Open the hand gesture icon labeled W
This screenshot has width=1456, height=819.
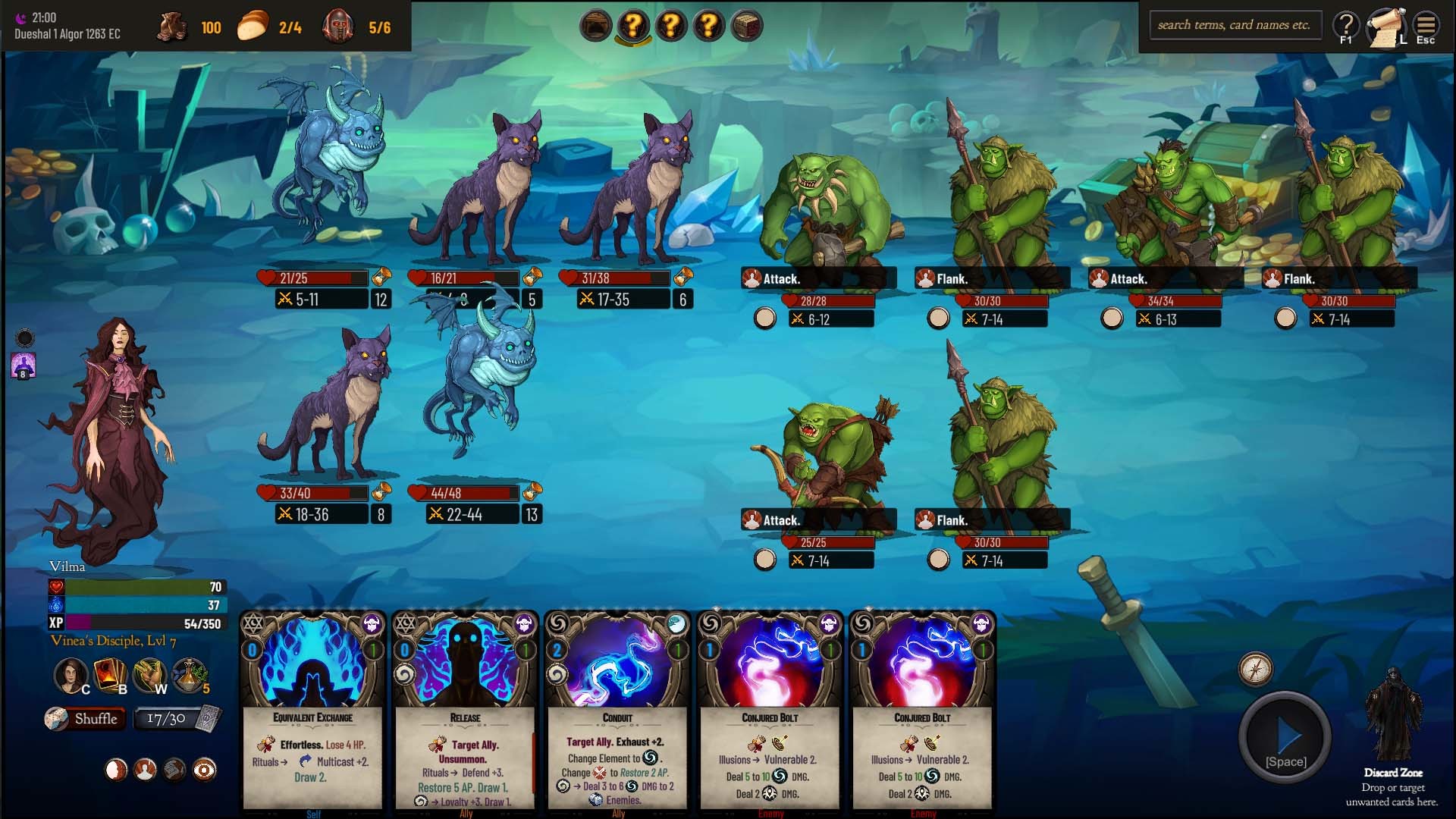pyautogui.click(x=149, y=674)
